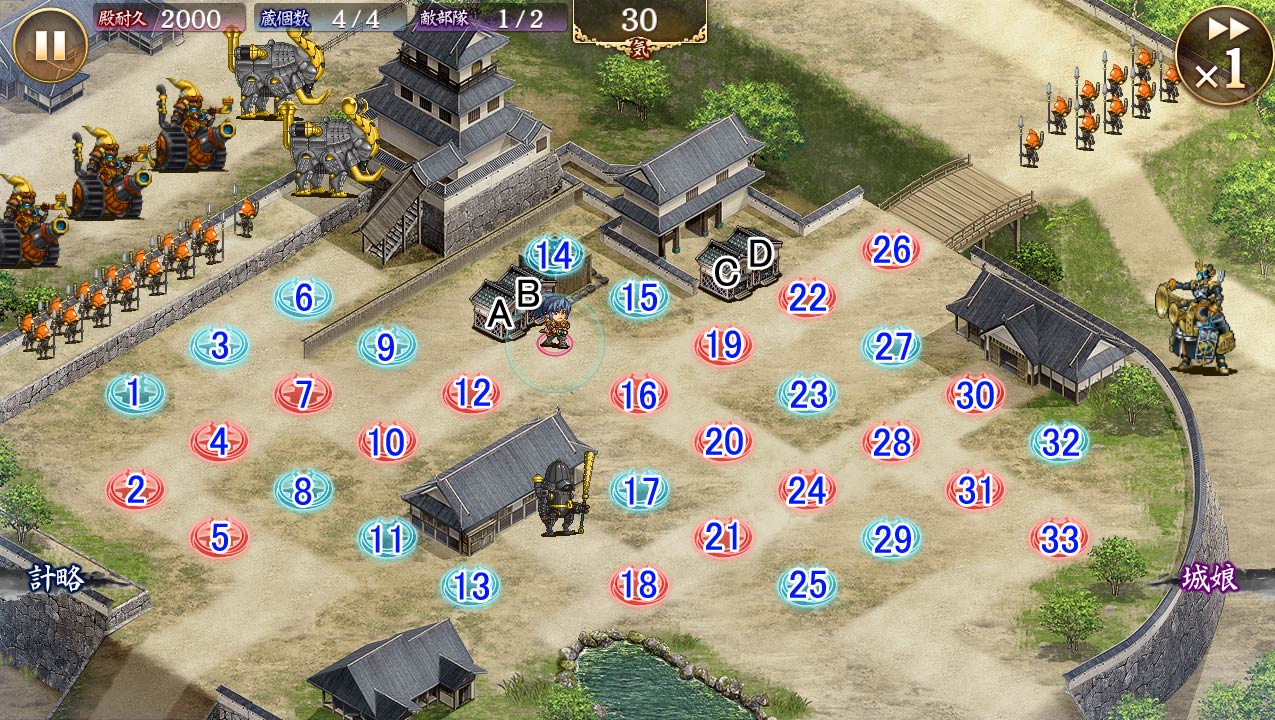Open the 計略 stratagem panel
This screenshot has height=720, width=1275.
coord(56,578)
